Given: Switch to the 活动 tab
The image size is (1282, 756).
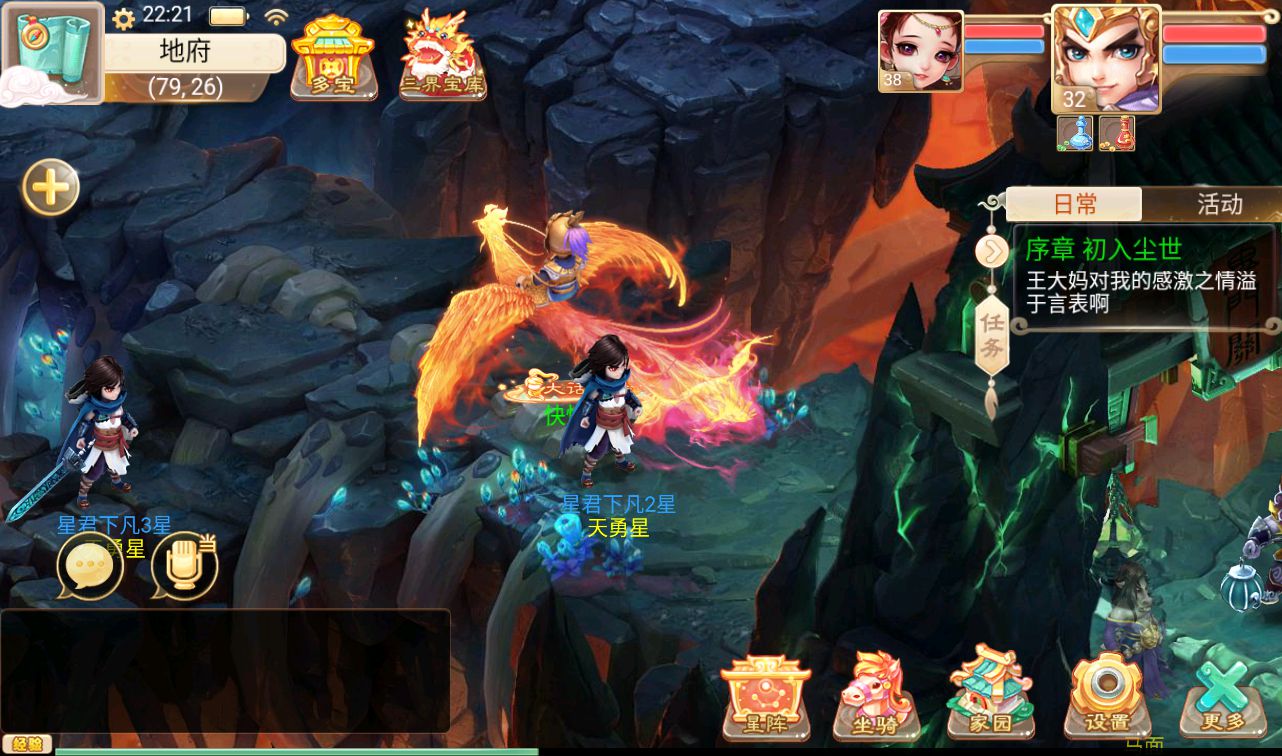Looking at the screenshot, I should [x=1219, y=205].
